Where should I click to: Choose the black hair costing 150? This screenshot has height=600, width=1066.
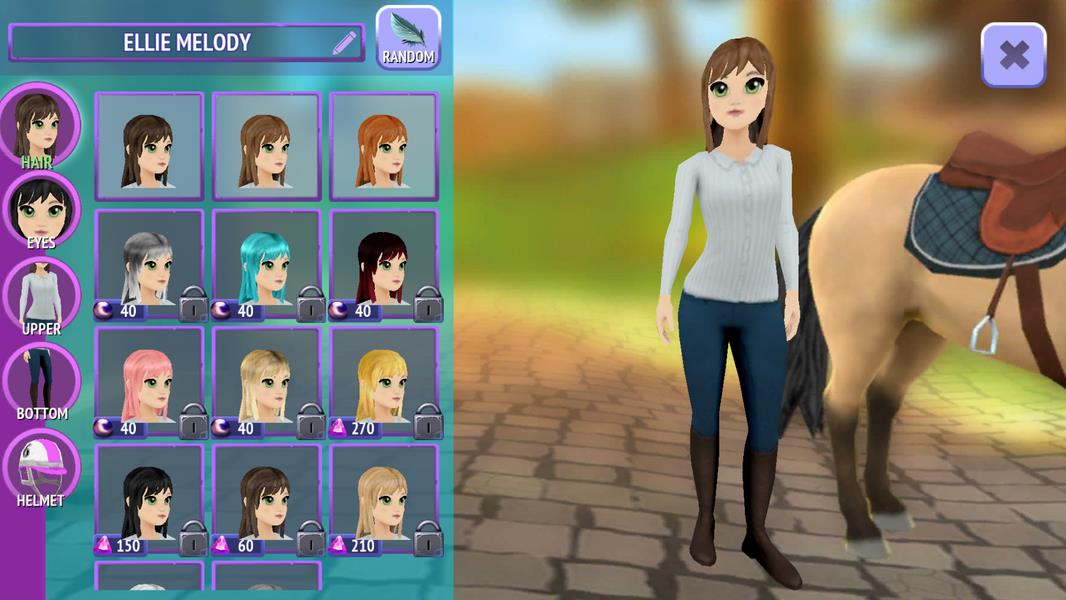point(149,499)
